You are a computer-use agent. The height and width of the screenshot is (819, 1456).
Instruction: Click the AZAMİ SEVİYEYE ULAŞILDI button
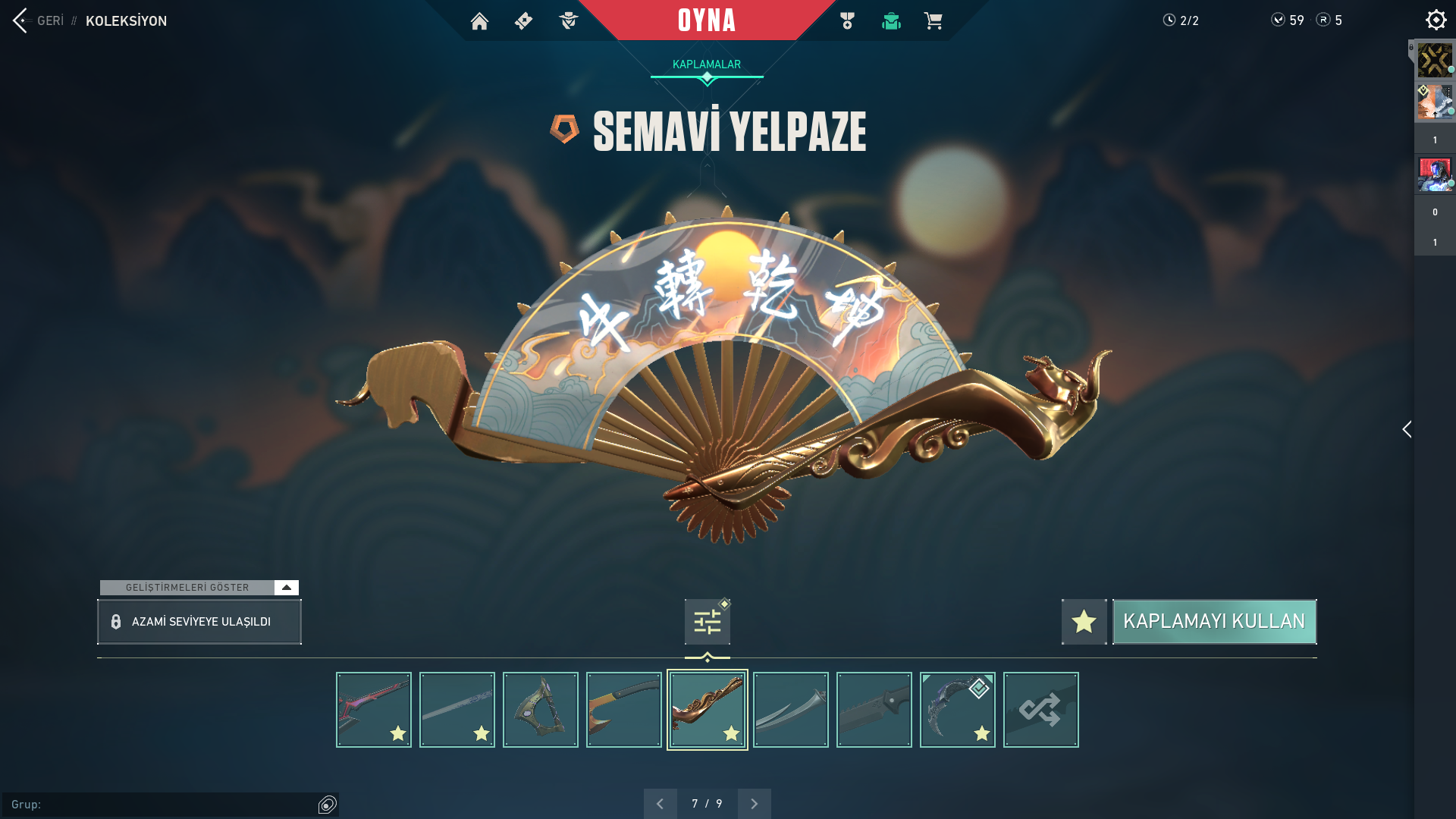click(199, 622)
